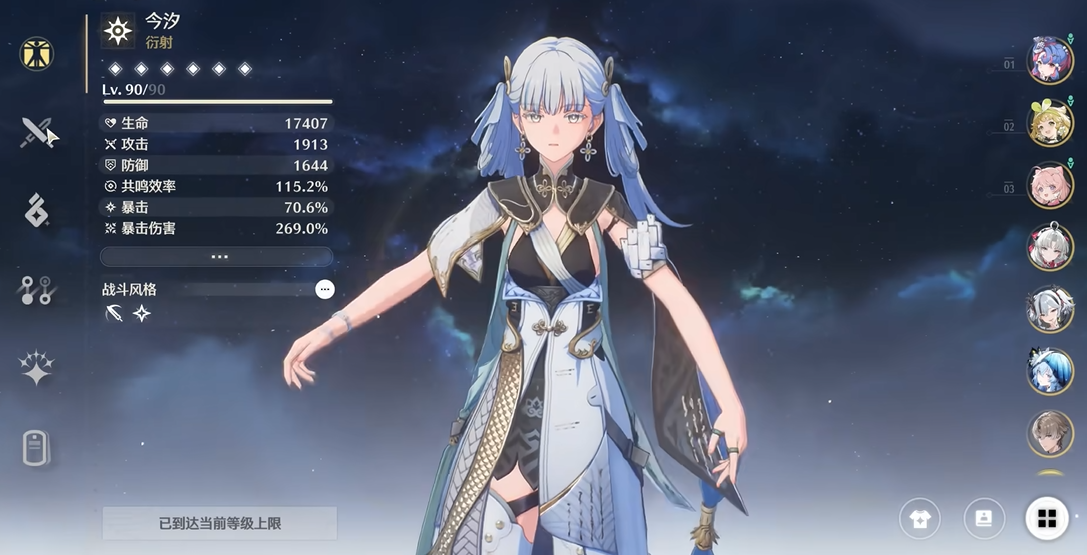Switch to the echoes diamond-shaped tab
Screen dimensions: 1087x555
coord(37,210)
